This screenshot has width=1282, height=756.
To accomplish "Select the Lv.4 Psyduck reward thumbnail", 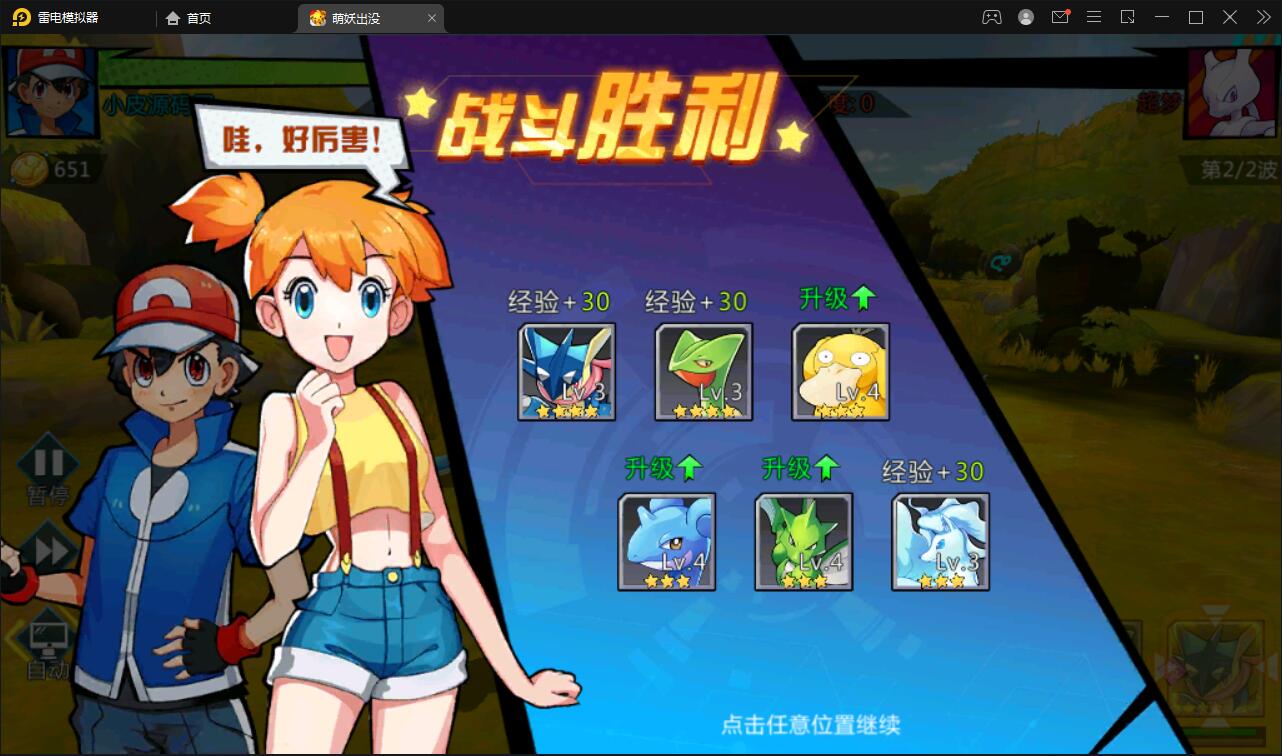I will [x=840, y=372].
